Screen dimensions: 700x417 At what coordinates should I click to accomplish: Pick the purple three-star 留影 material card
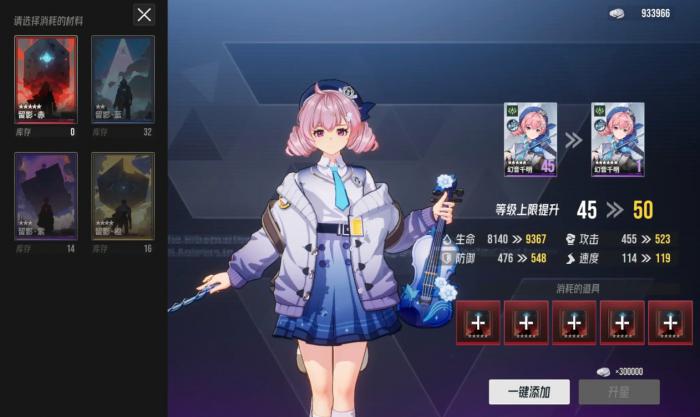[x=45, y=197]
